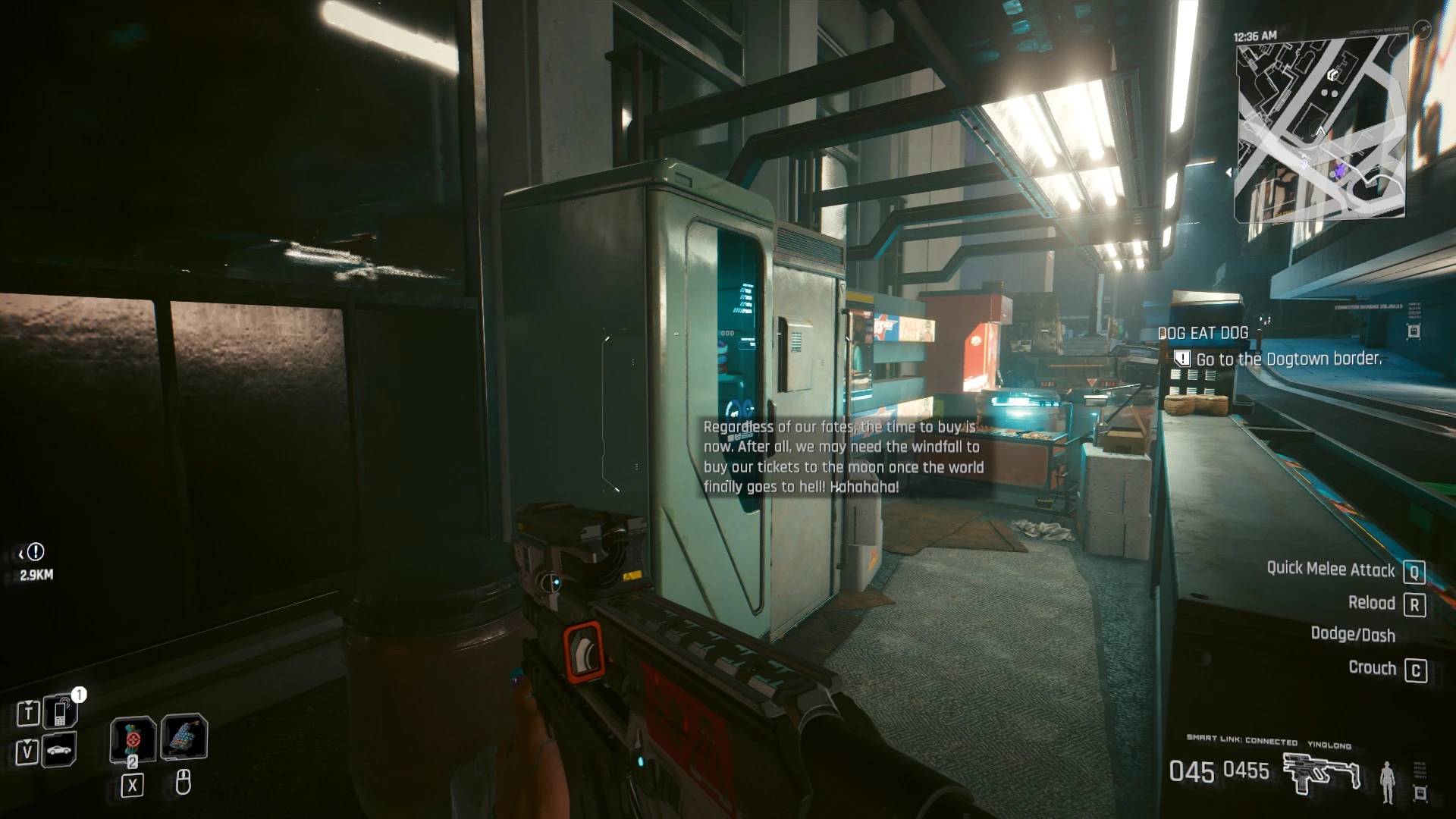Image resolution: width=1456 pixels, height=819 pixels.
Task: Select the DOG EAT DOG quest title
Action: point(1202,331)
